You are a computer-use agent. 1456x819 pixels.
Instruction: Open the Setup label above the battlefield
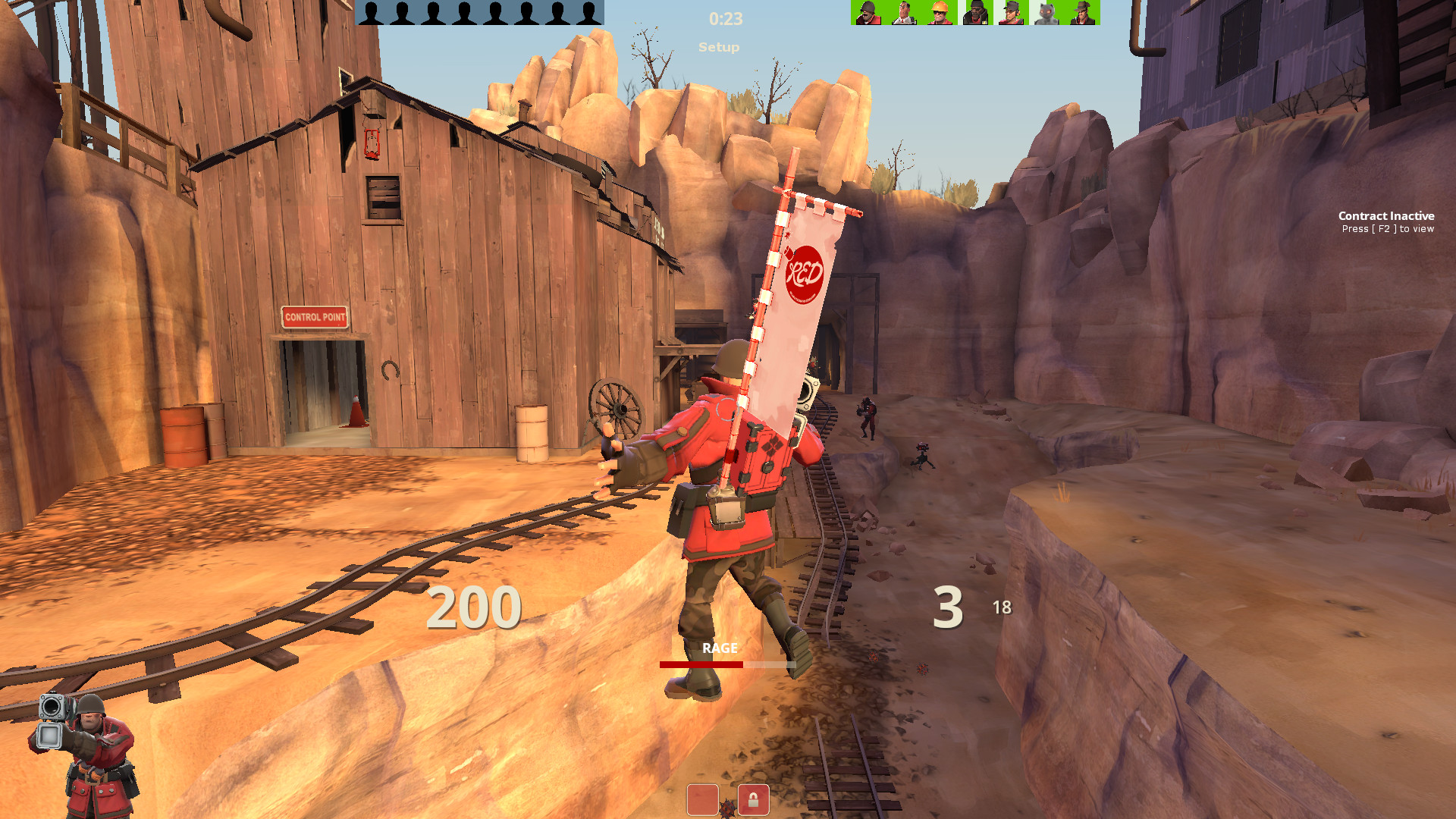click(x=719, y=47)
